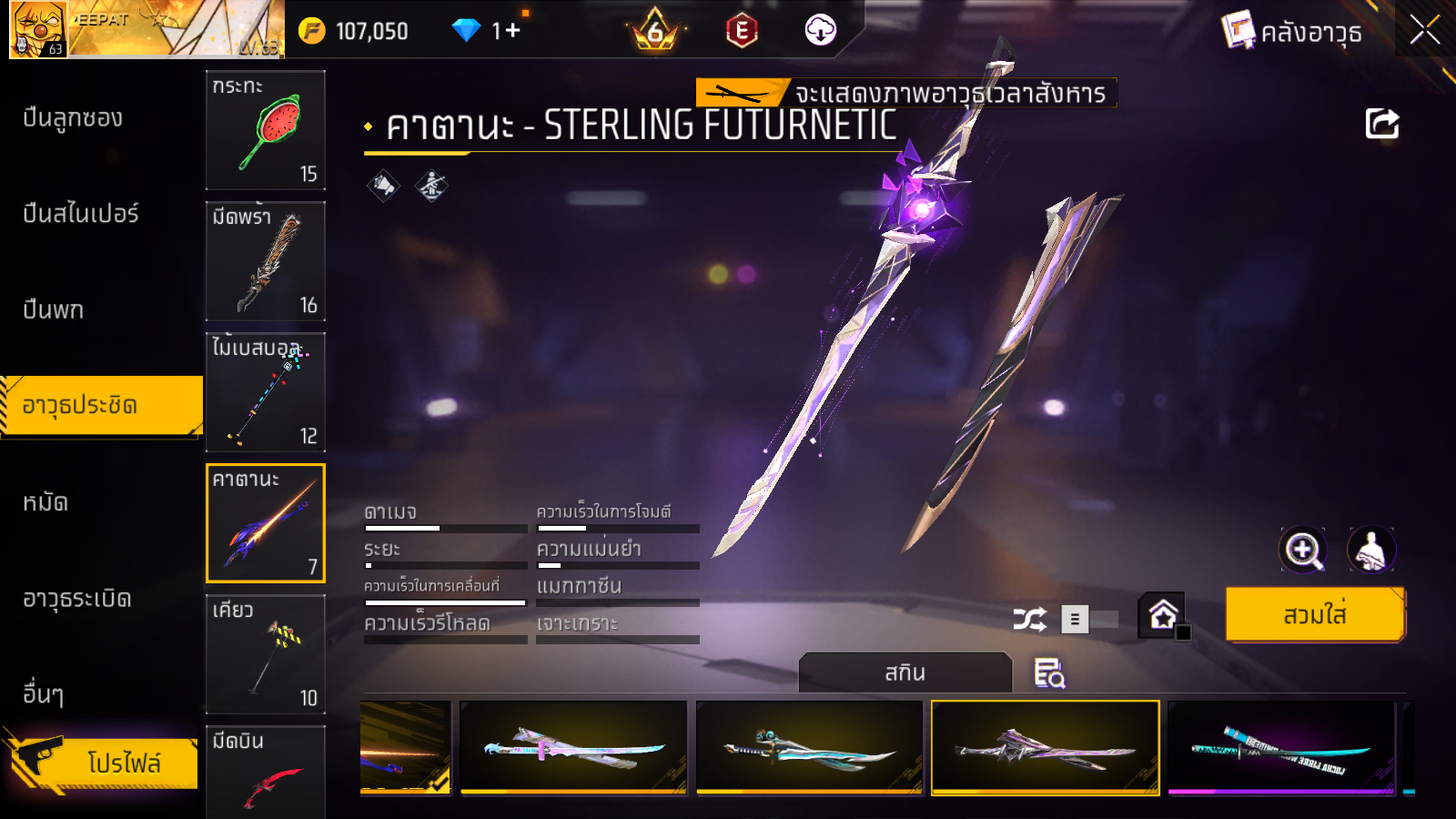The width and height of the screenshot is (1456, 819).
Task: Share the skin via the share icon
Action: point(1381,124)
